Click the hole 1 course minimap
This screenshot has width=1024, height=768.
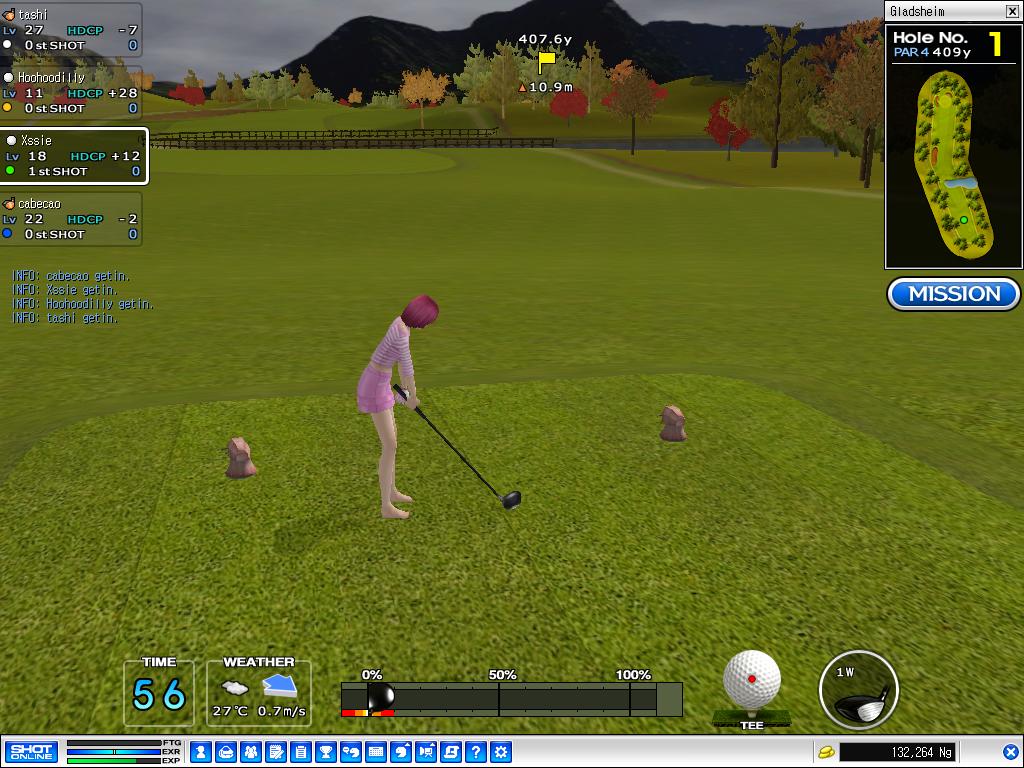pos(953,170)
